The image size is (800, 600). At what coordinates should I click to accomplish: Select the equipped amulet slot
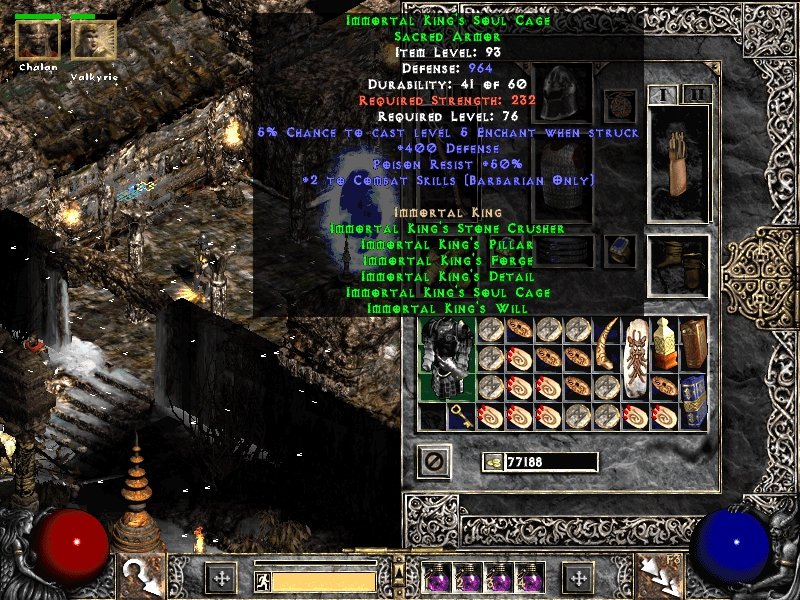click(620, 105)
